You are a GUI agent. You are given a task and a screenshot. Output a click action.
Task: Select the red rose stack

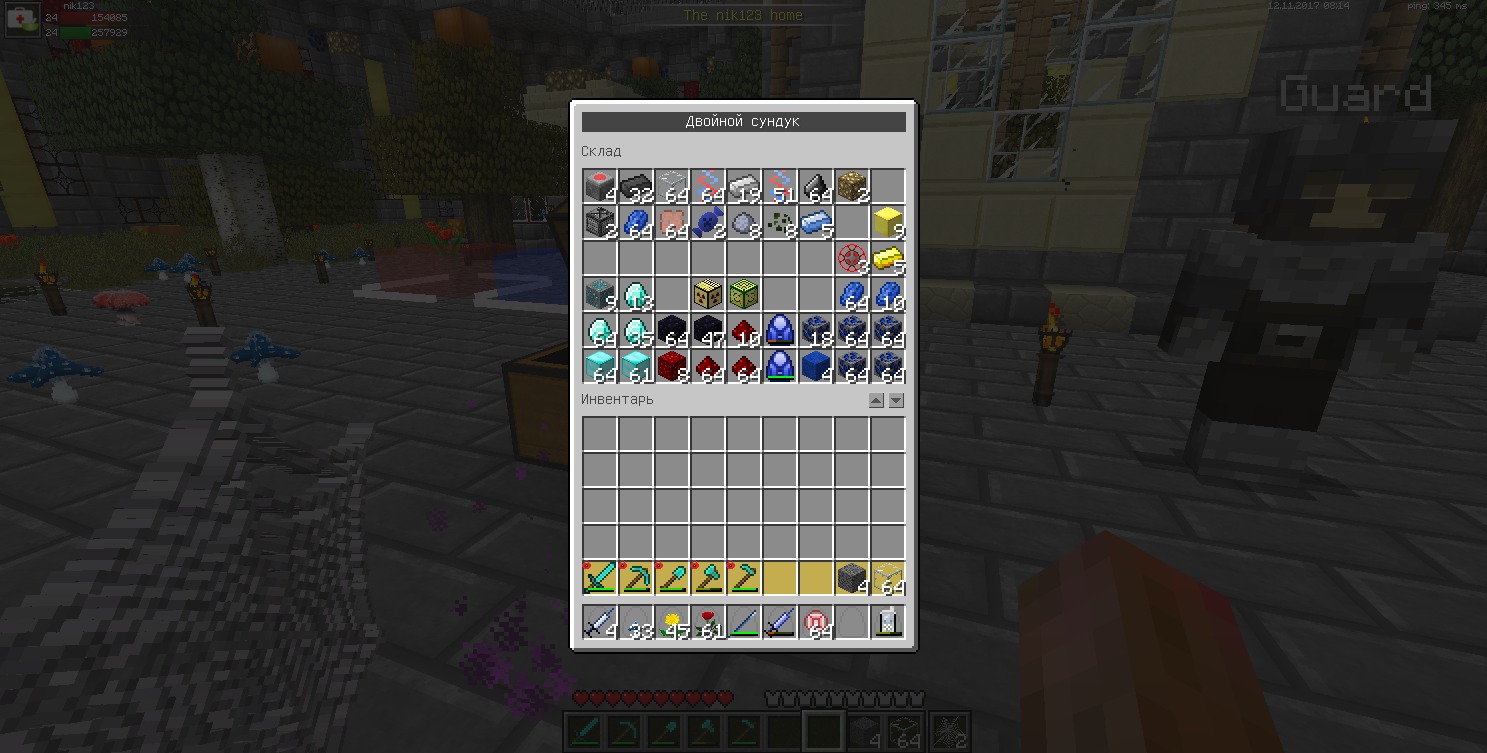point(708,621)
